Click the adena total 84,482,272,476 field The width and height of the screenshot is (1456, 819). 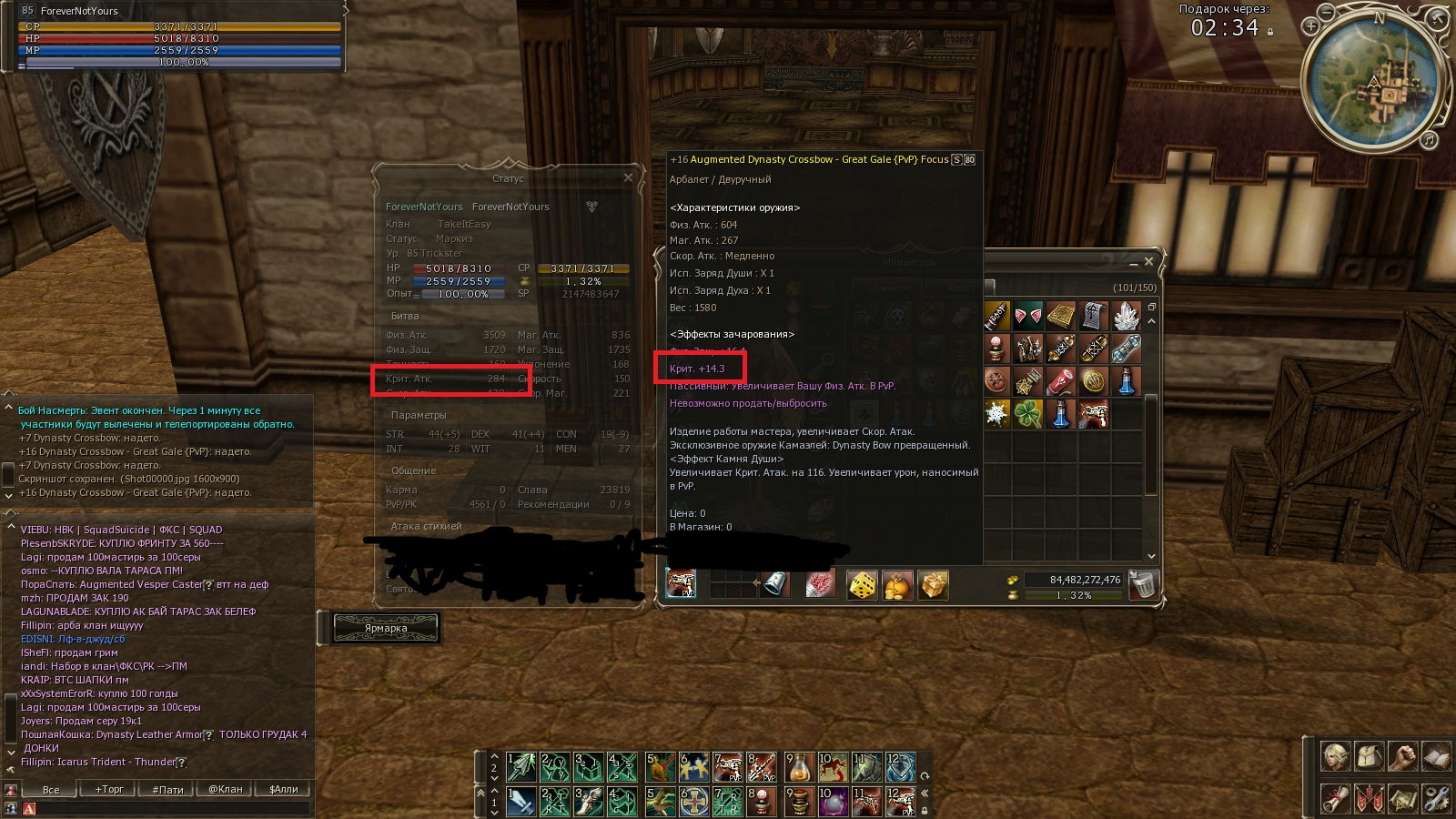1074,580
